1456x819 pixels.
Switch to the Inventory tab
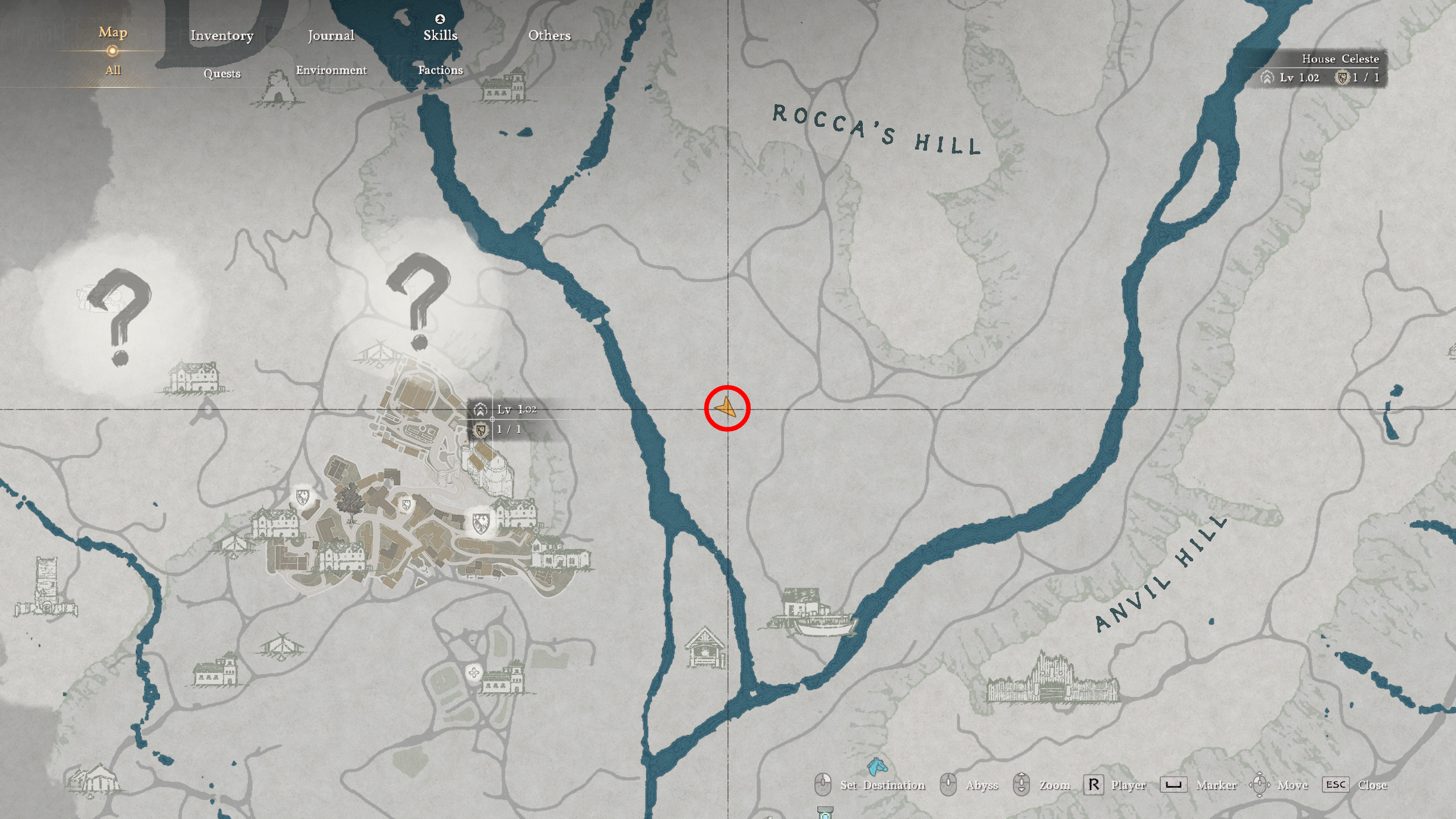pyautogui.click(x=222, y=35)
